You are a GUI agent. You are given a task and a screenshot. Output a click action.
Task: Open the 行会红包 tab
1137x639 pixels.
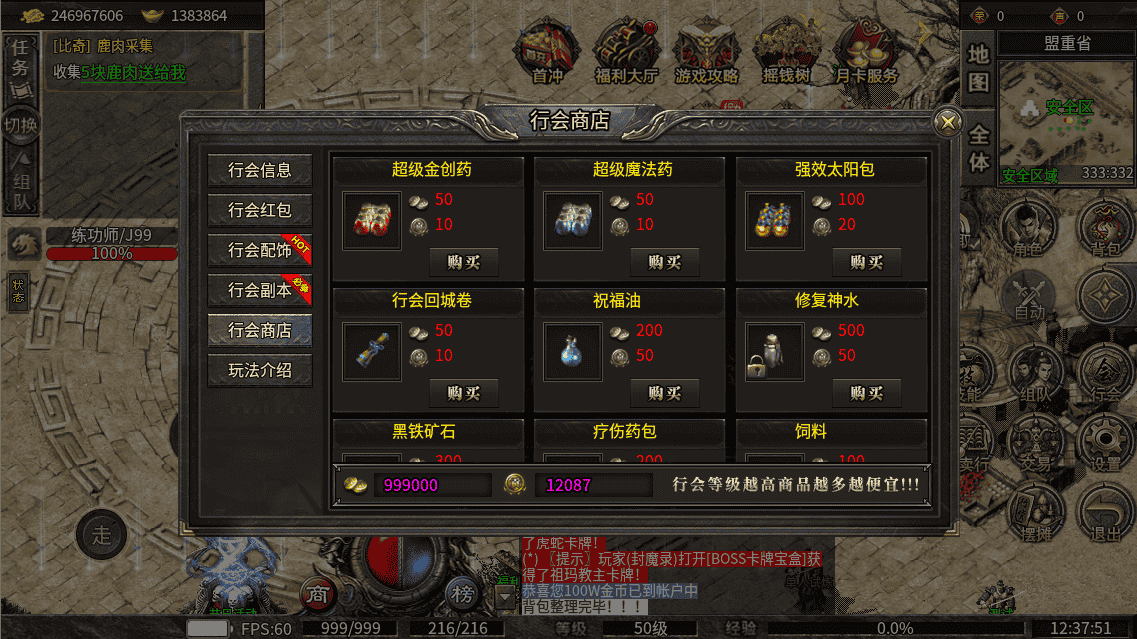pyautogui.click(x=260, y=210)
